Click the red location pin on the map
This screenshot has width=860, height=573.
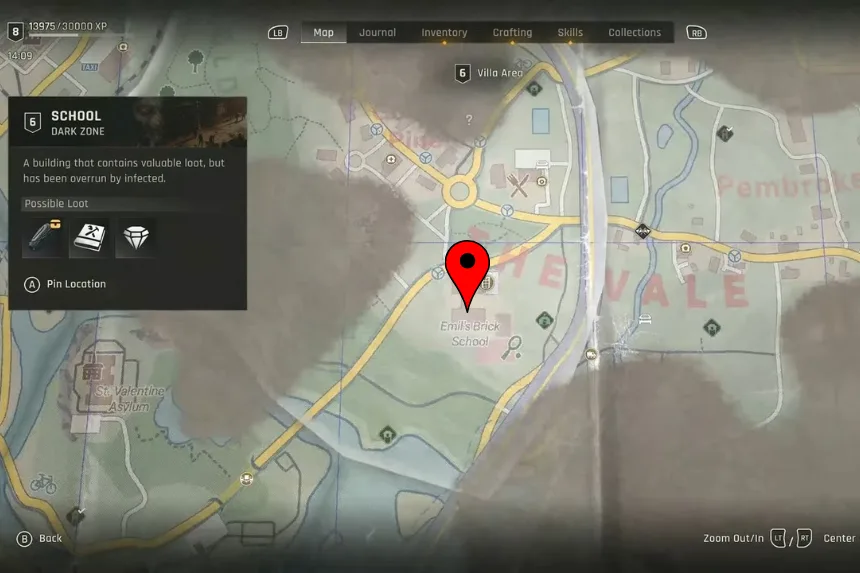[467, 268]
